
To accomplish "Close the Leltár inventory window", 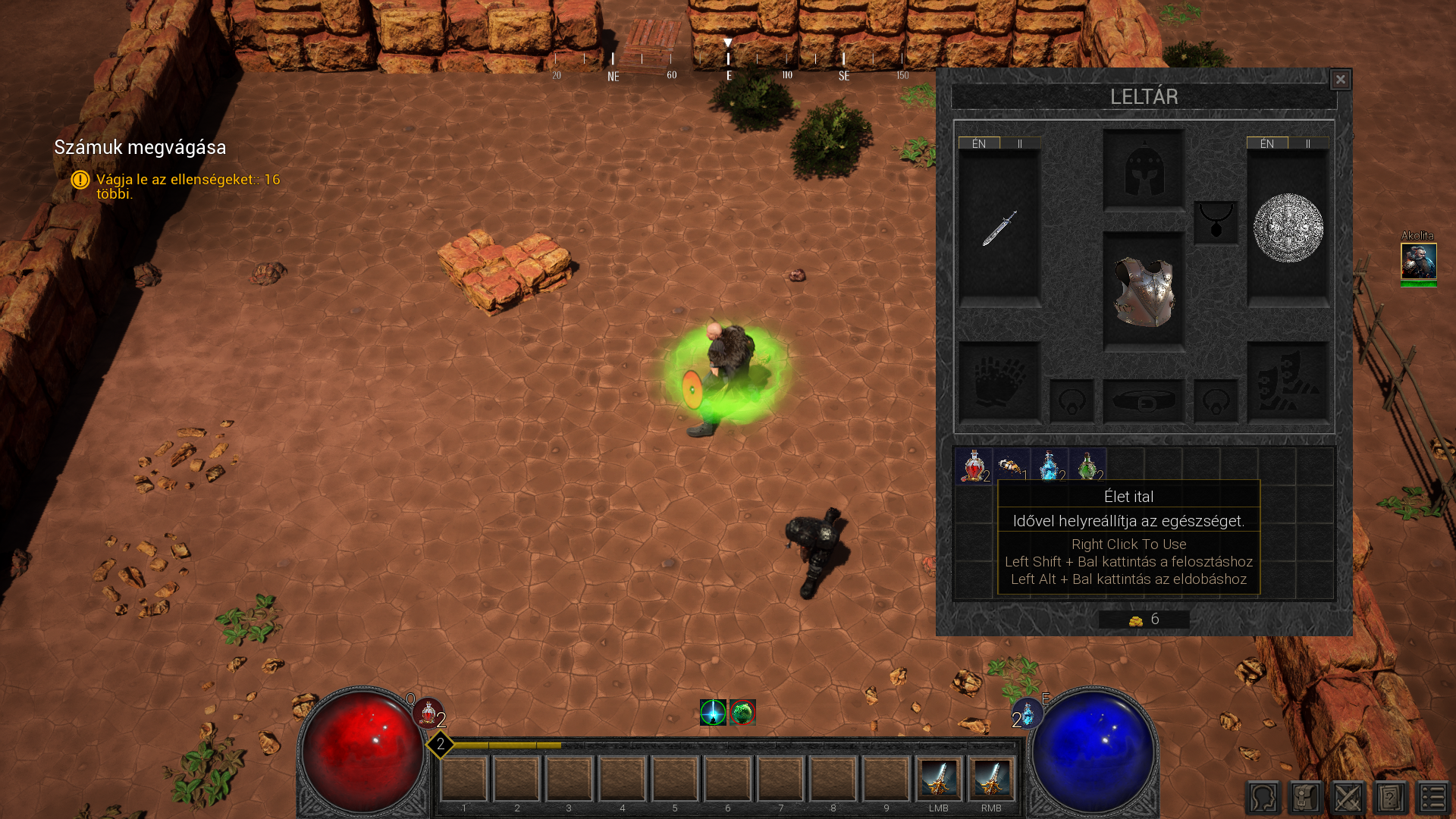I will pos(1340,80).
